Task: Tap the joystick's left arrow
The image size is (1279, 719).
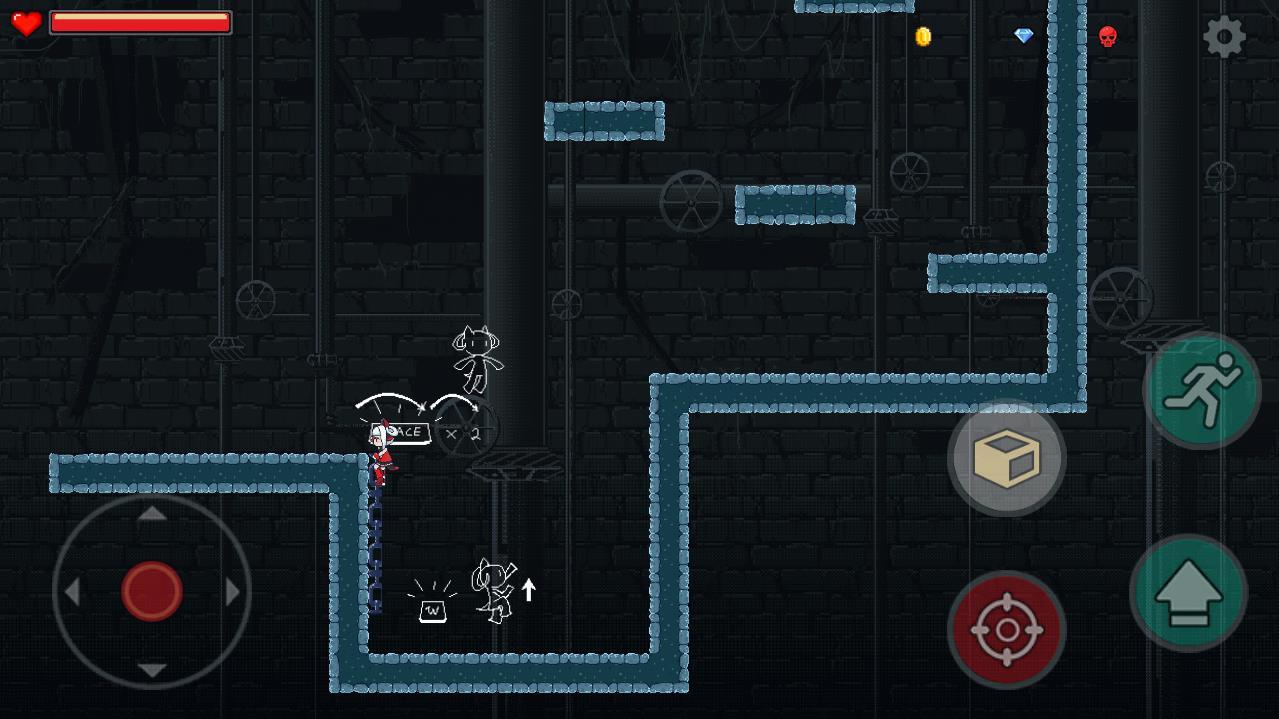Action: 72,592
